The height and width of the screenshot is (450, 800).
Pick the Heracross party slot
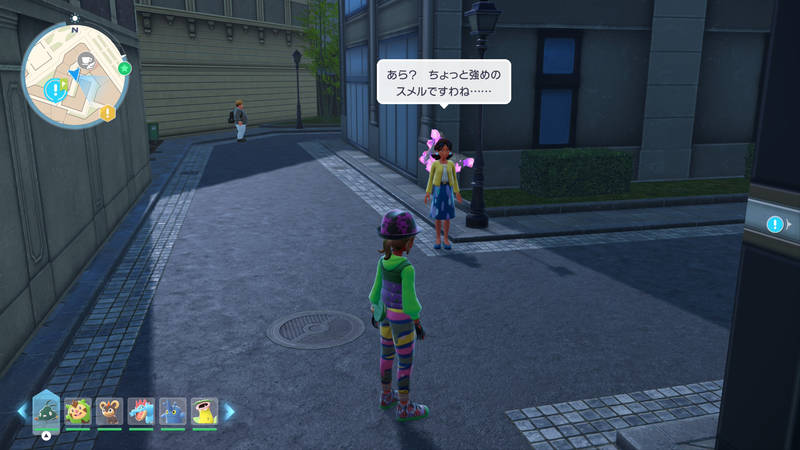(172, 411)
